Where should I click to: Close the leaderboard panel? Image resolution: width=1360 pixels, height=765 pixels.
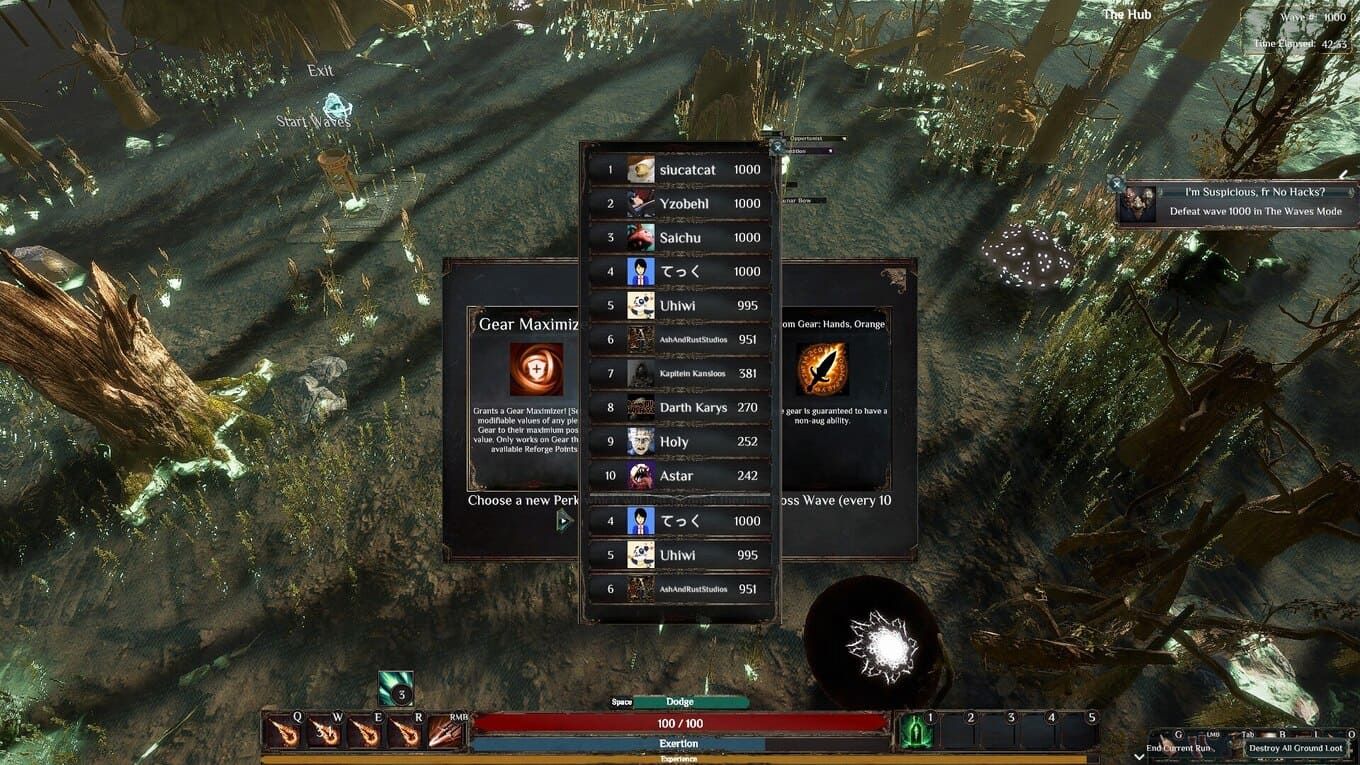(777, 146)
